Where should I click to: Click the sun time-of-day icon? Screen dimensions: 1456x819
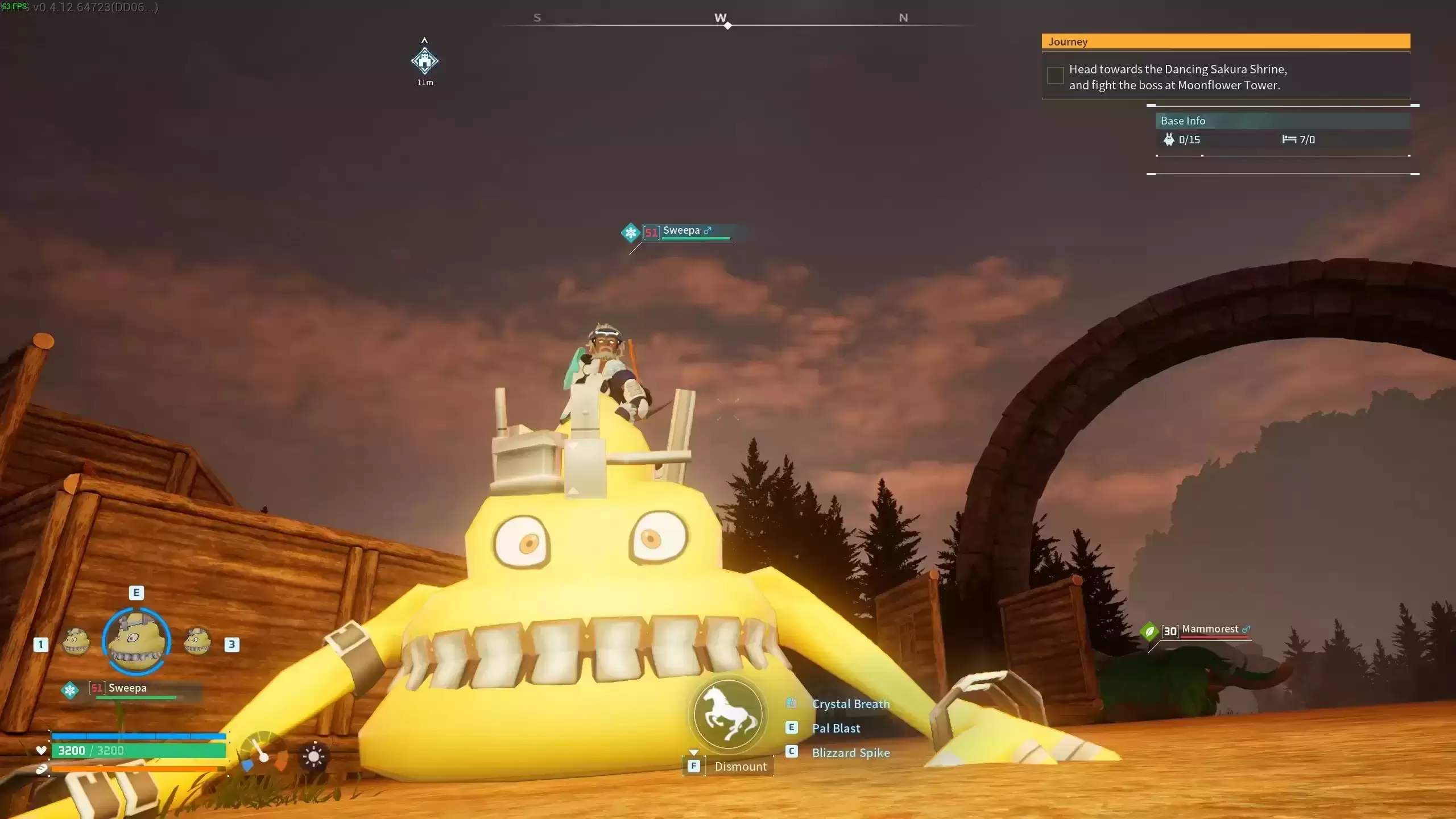pyautogui.click(x=313, y=757)
